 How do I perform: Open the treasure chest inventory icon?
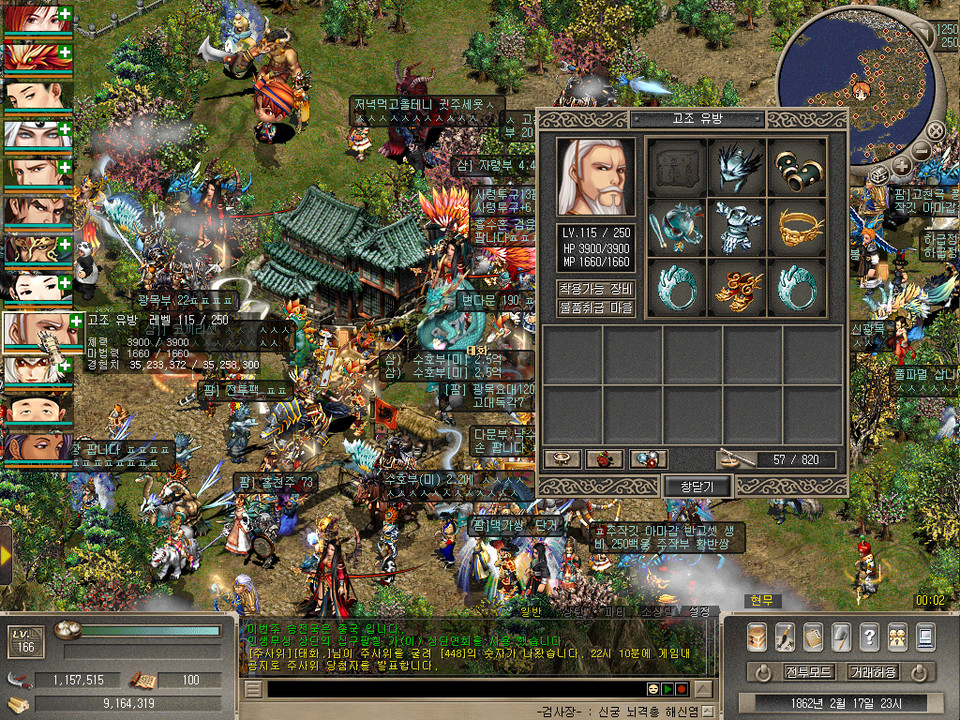click(x=757, y=636)
